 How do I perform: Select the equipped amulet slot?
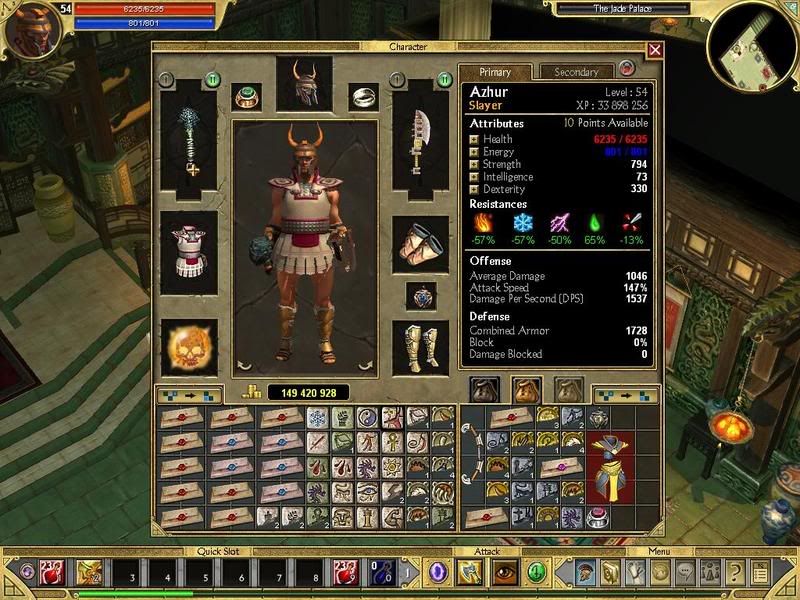[421, 296]
